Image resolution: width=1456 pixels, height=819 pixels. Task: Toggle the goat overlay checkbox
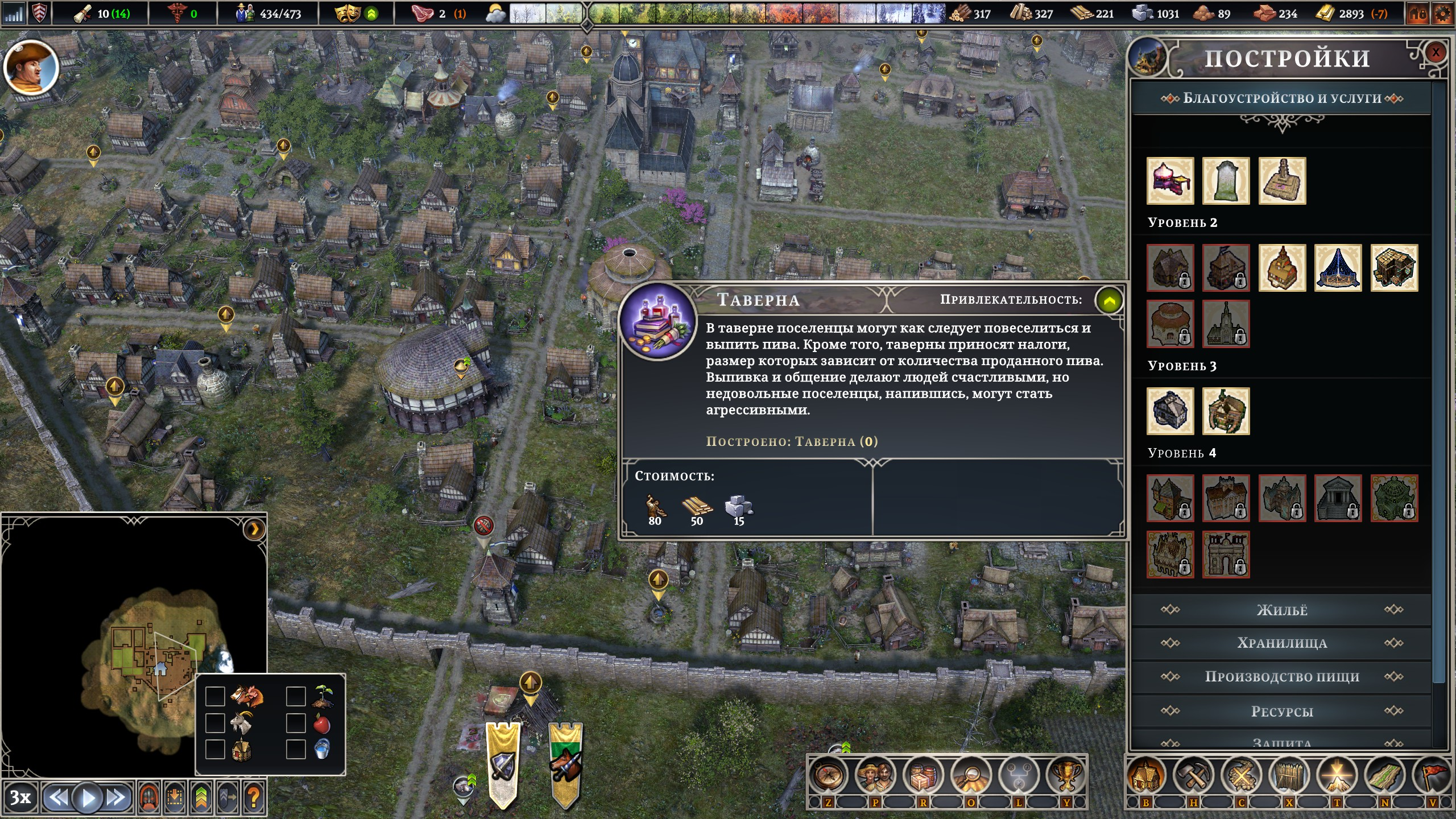click(215, 723)
